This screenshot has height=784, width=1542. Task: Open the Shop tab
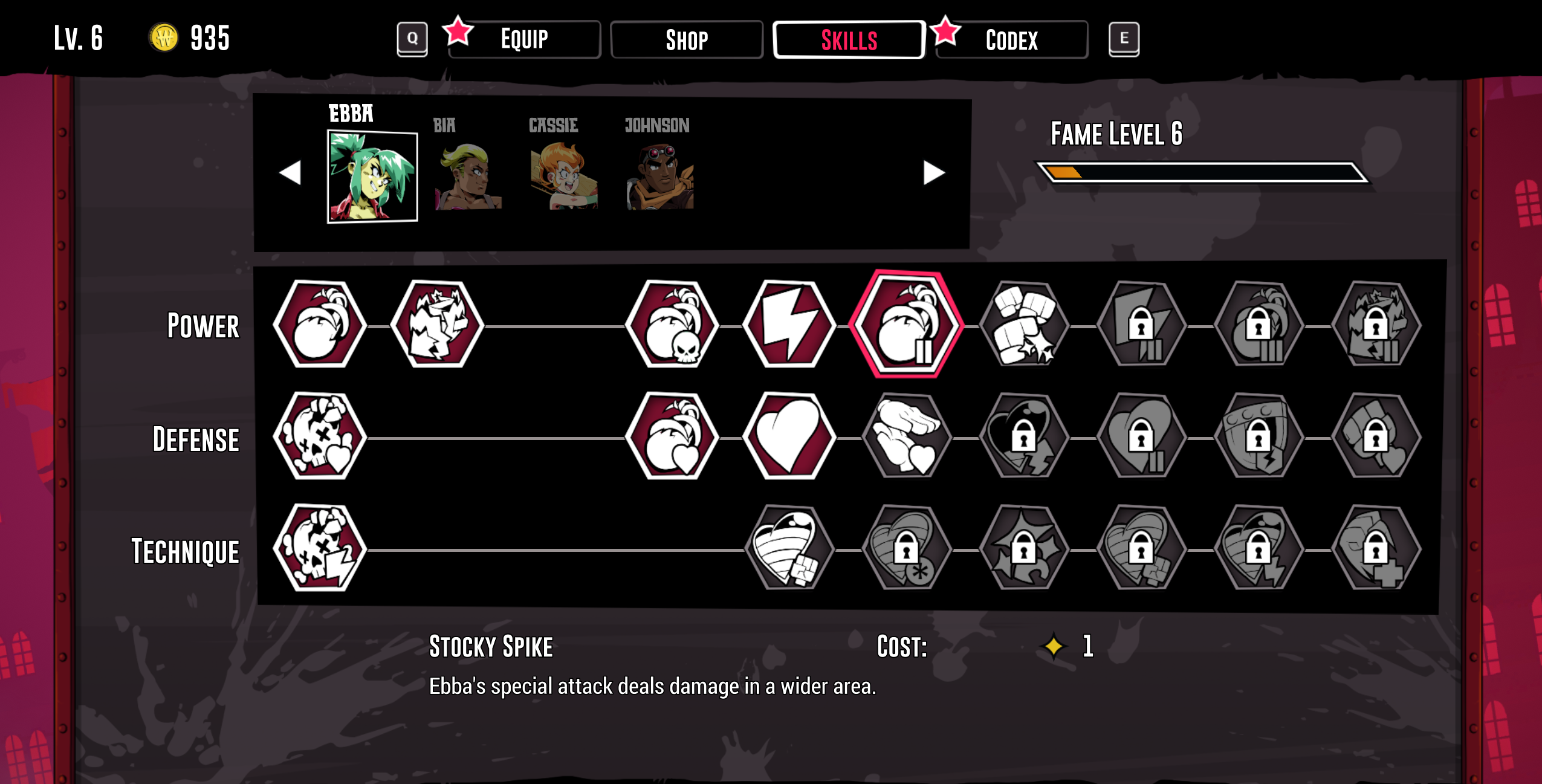pos(687,40)
